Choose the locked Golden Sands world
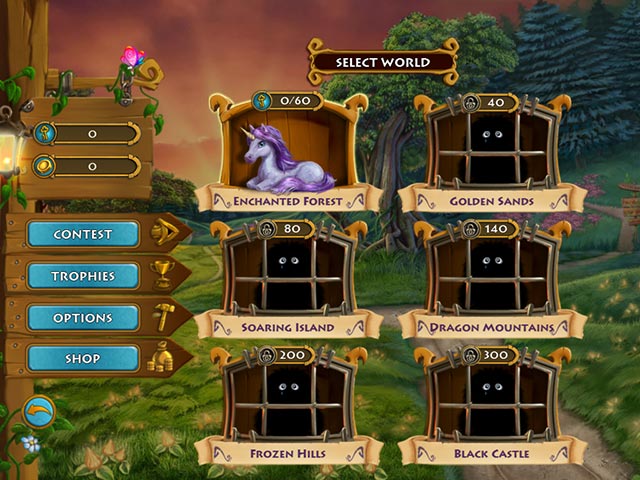The height and width of the screenshot is (480, 640). [491, 151]
